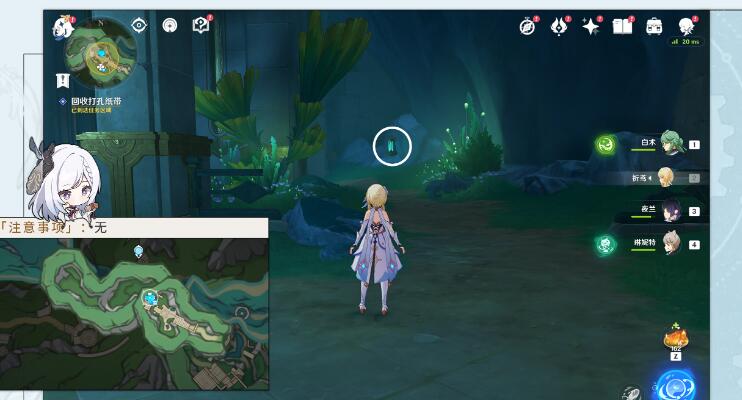Open the compass events icon

tap(528, 27)
